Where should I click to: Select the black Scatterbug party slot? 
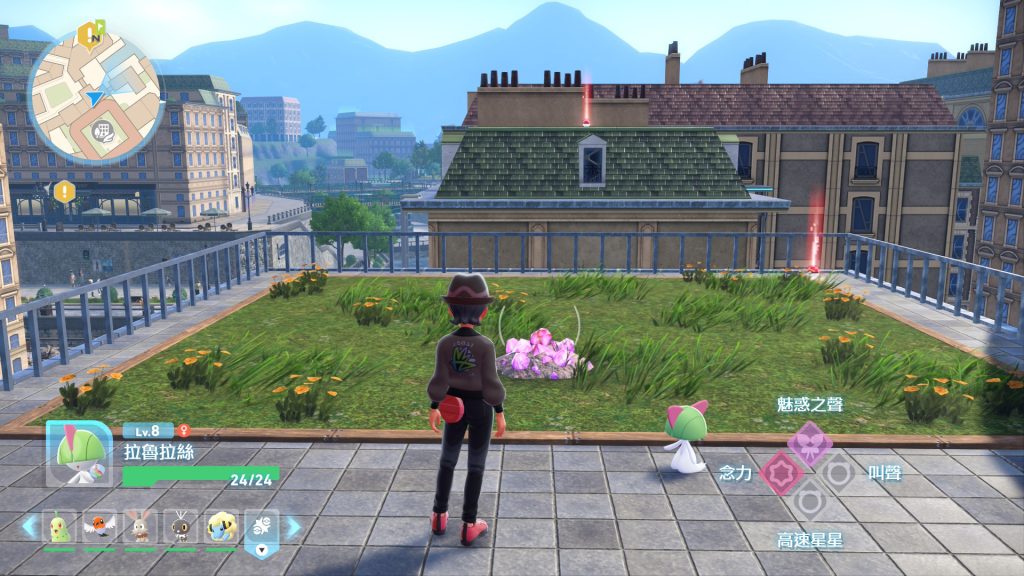point(181,526)
